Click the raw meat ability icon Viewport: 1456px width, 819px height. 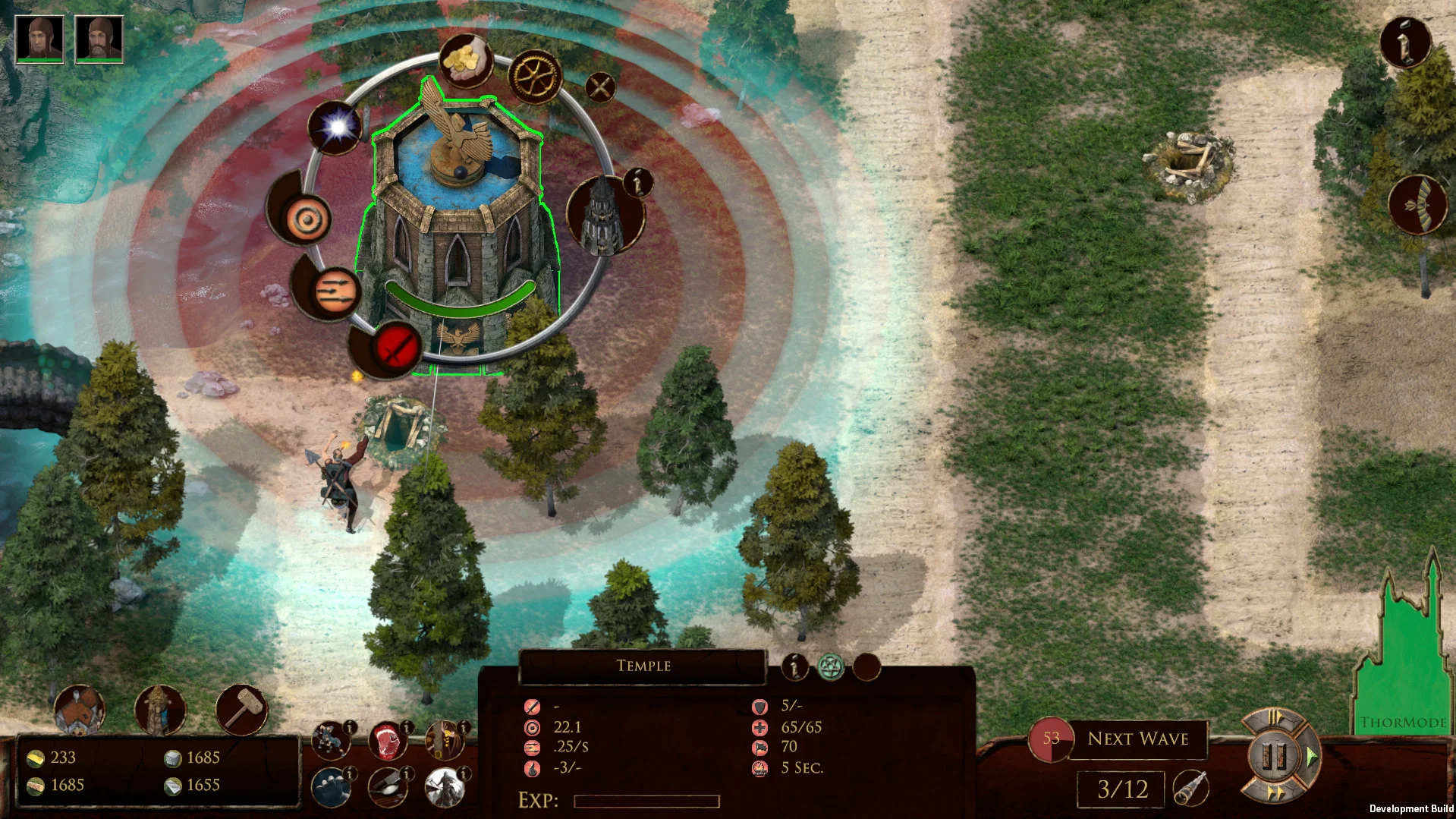387,742
